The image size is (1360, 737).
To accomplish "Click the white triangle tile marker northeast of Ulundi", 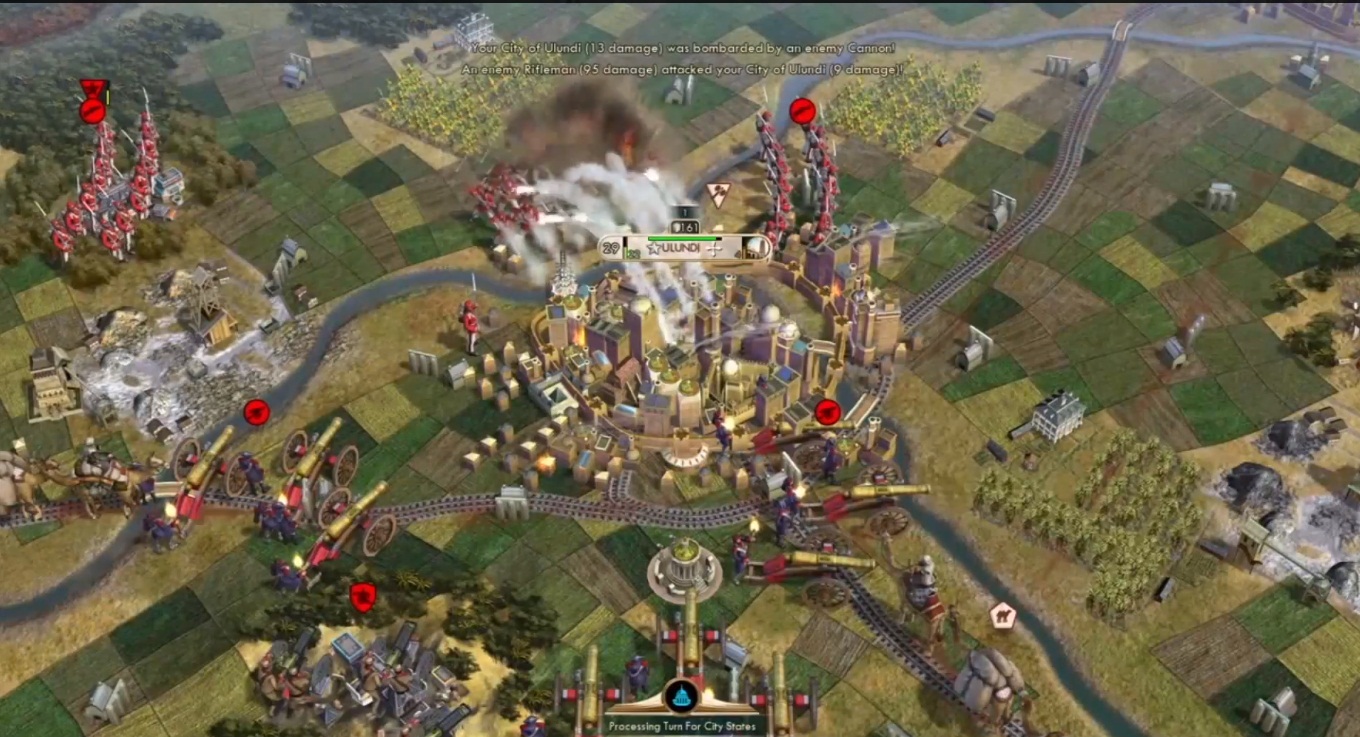I will click(717, 193).
